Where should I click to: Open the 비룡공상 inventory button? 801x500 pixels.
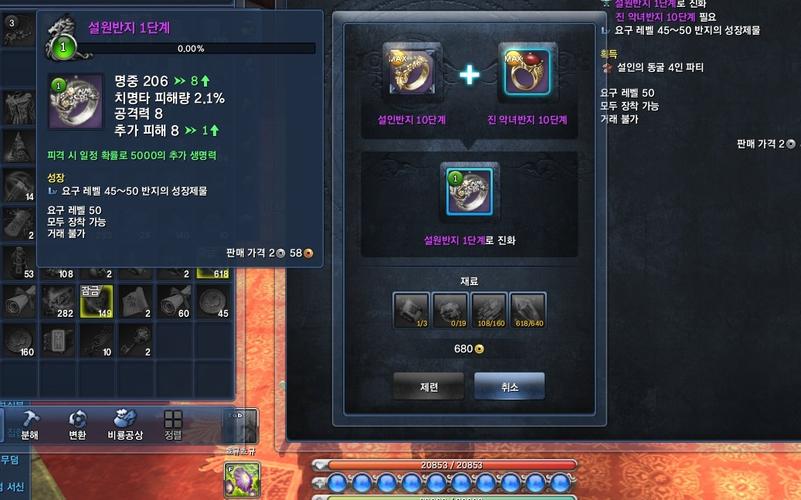[x=126, y=423]
